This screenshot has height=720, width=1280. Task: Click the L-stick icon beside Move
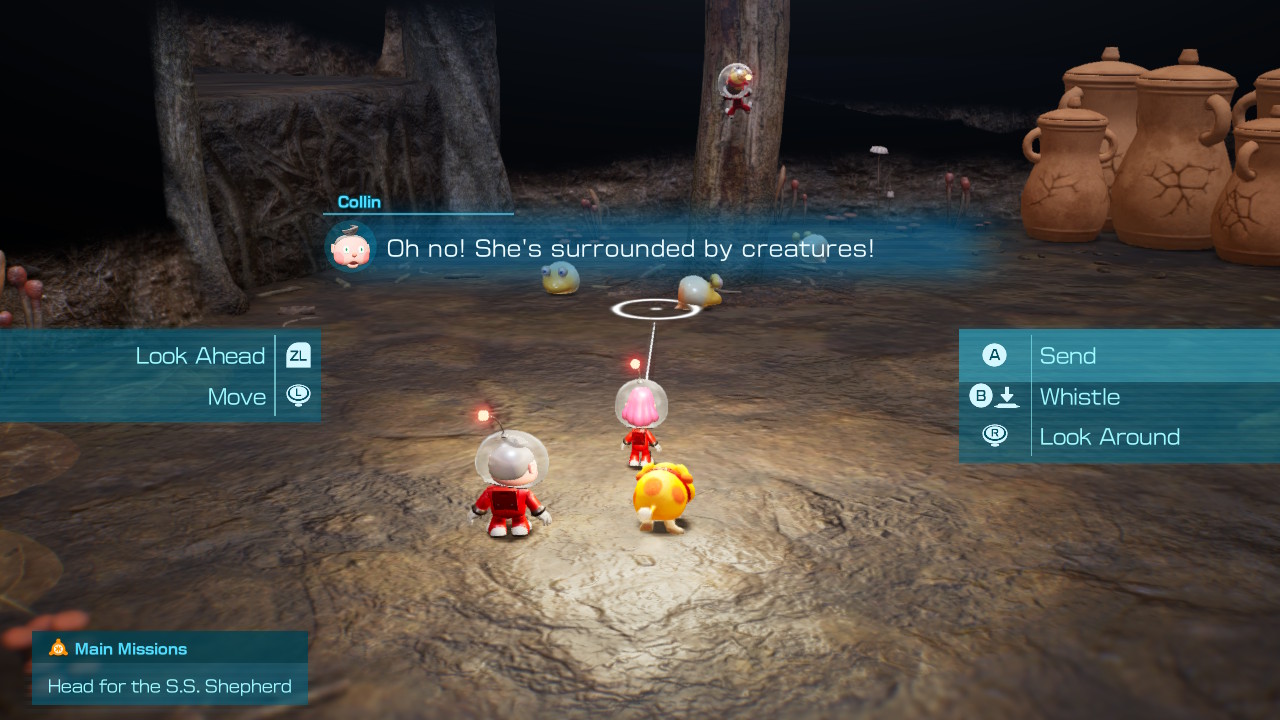point(297,396)
